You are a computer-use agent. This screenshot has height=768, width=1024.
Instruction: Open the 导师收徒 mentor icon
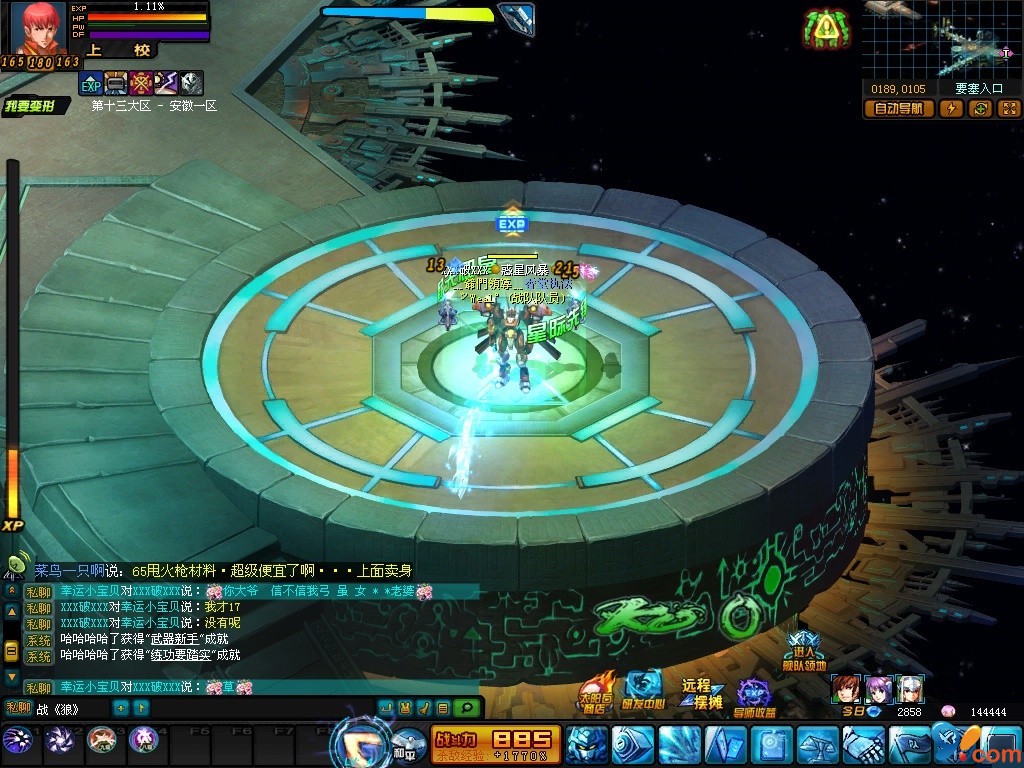(754, 697)
